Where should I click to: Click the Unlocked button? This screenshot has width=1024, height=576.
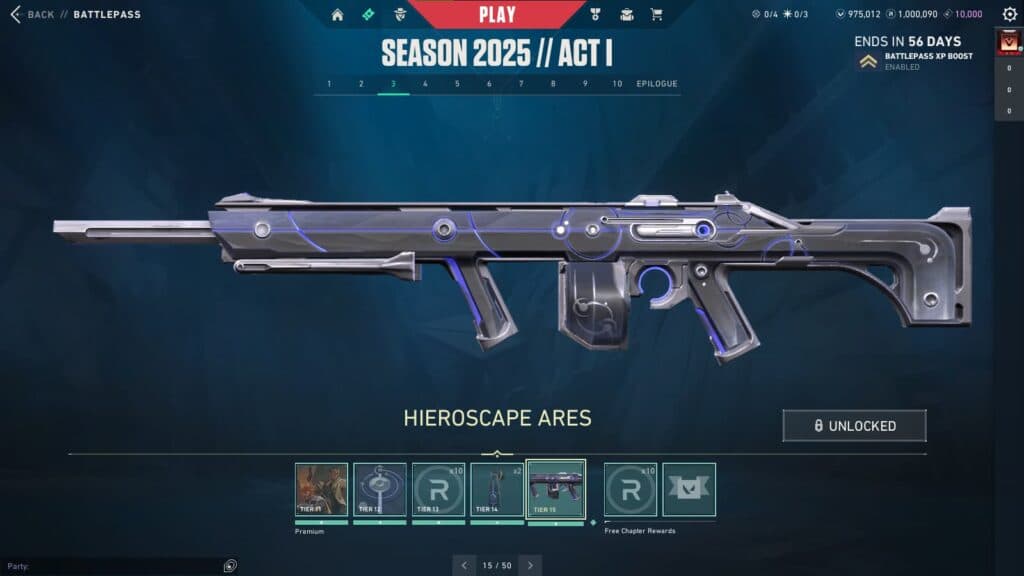click(x=854, y=425)
